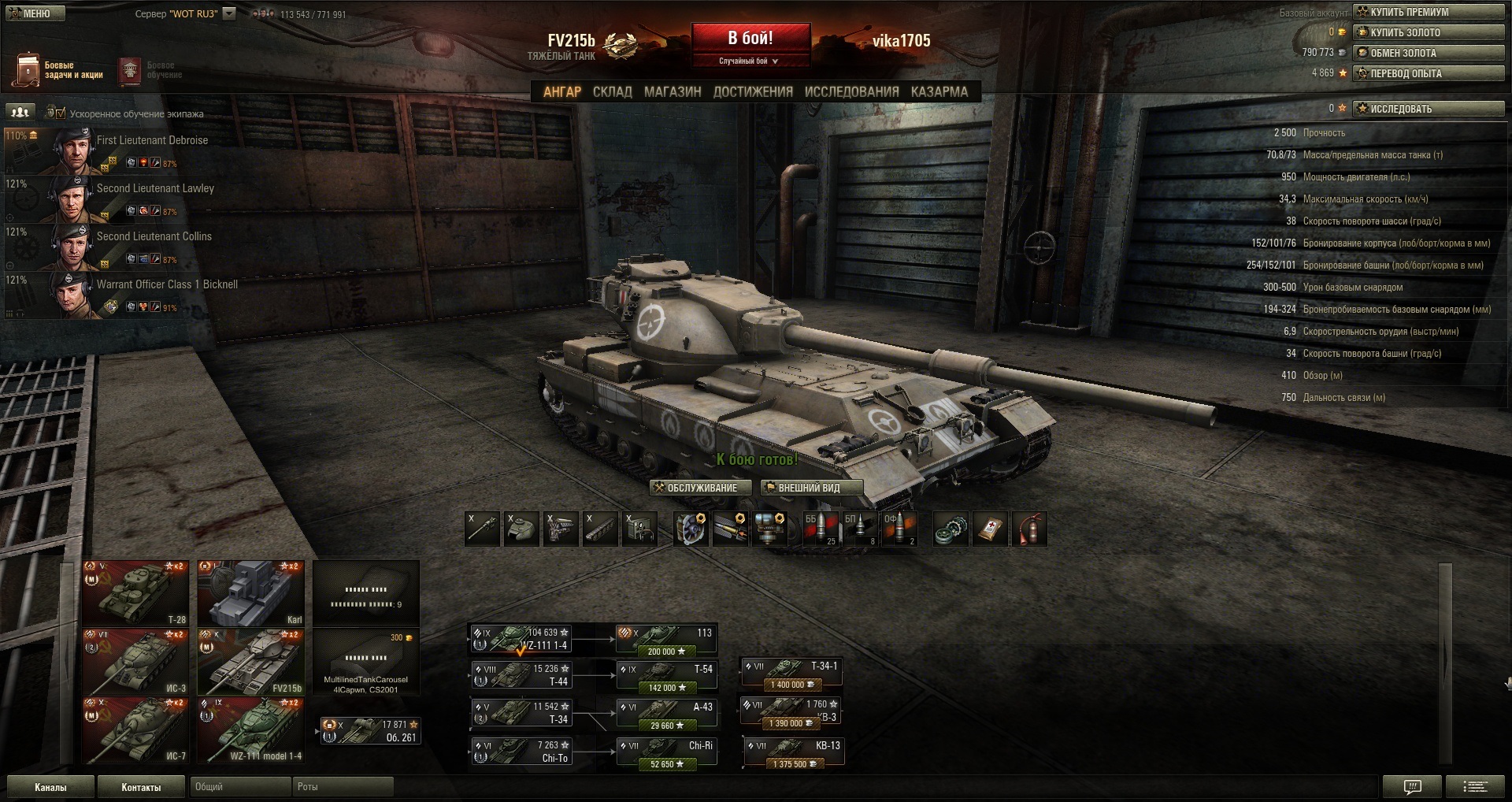
Task: Open the Каналы chat channels button
Action: (50, 787)
